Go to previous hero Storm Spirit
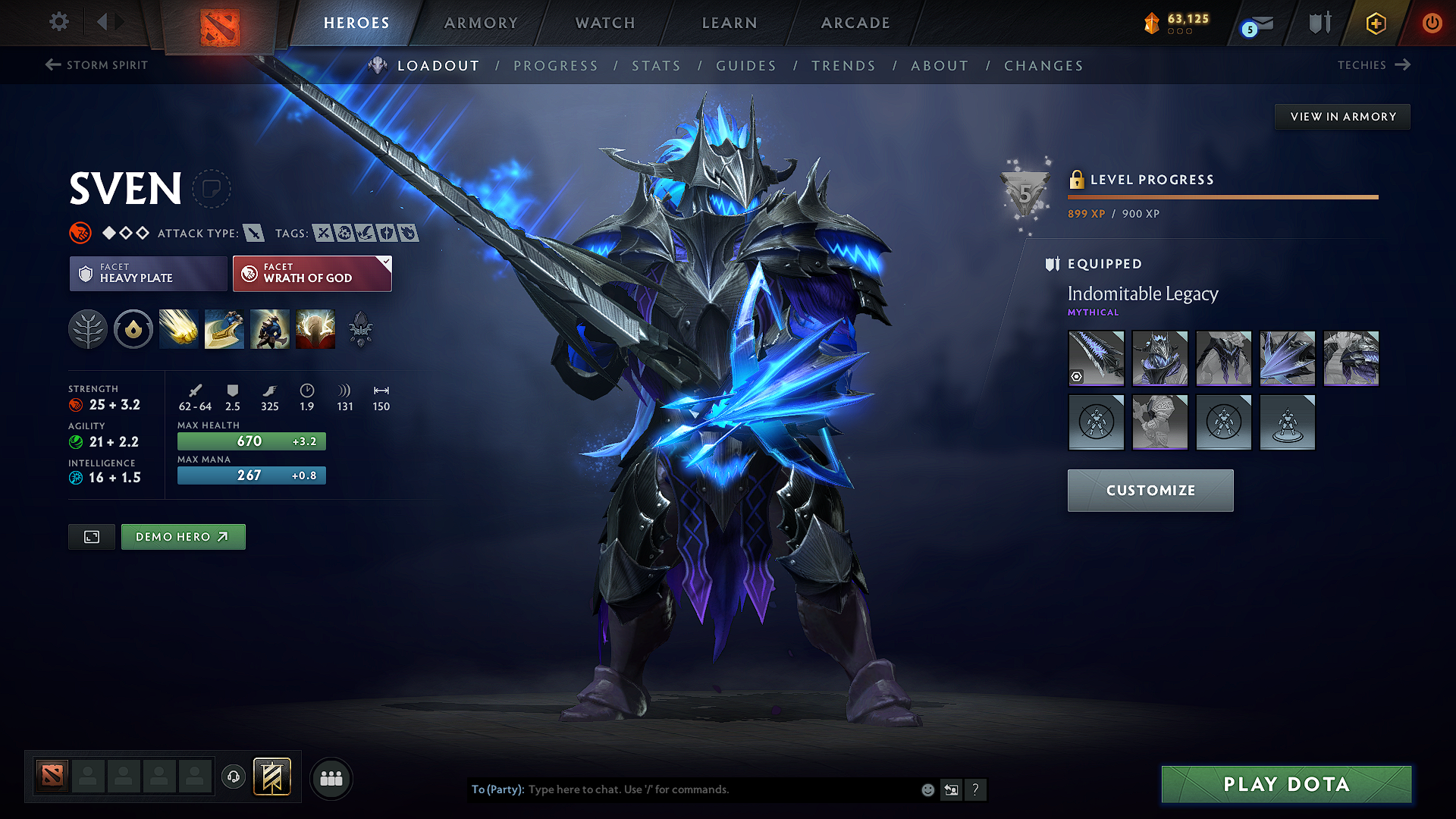Screen dimensions: 1456x819 click(96, 65)
